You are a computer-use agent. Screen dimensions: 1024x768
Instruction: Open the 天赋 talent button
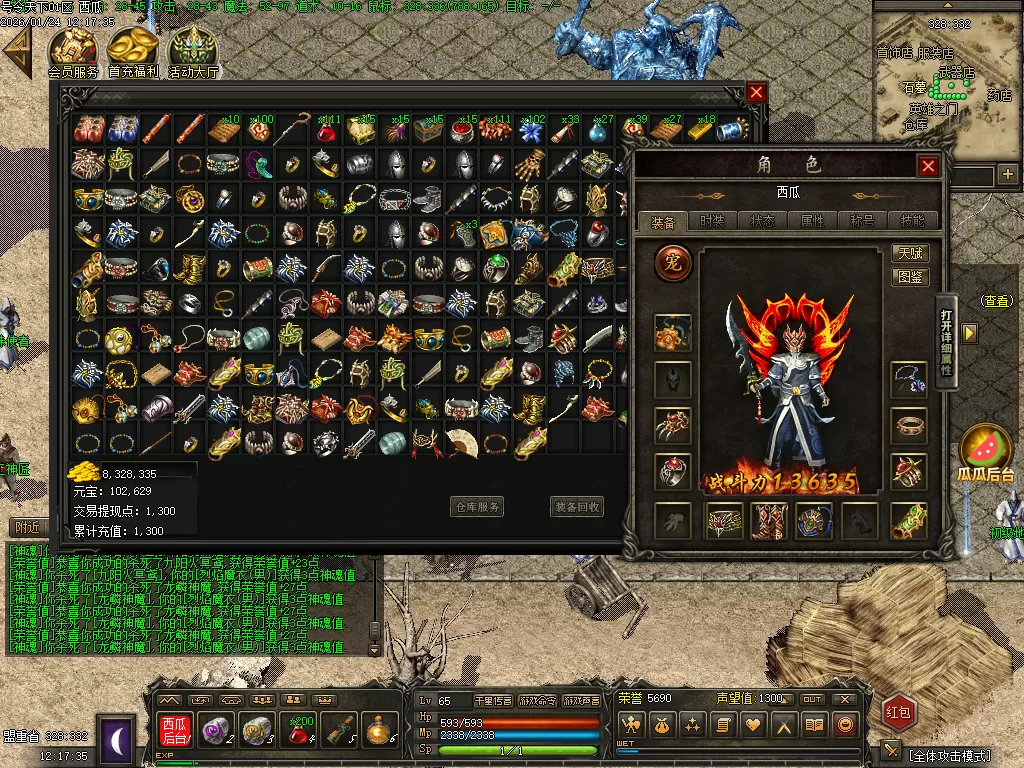(x=909, y=254)
